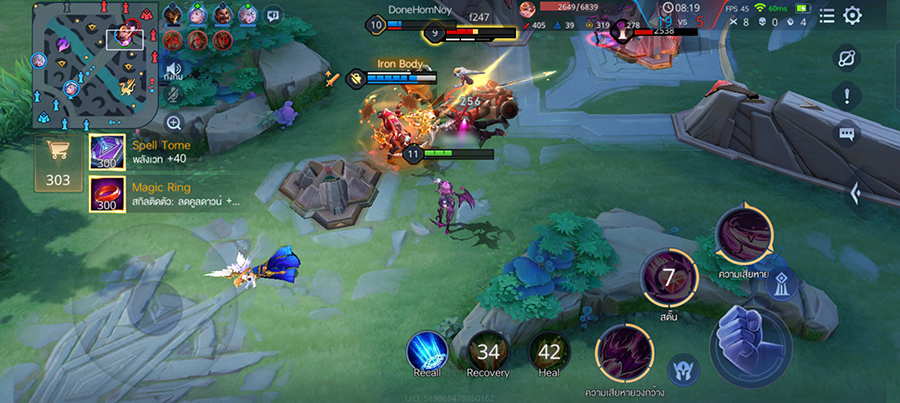Open the scoreboard list icon
900x403 pixels.
827,15
